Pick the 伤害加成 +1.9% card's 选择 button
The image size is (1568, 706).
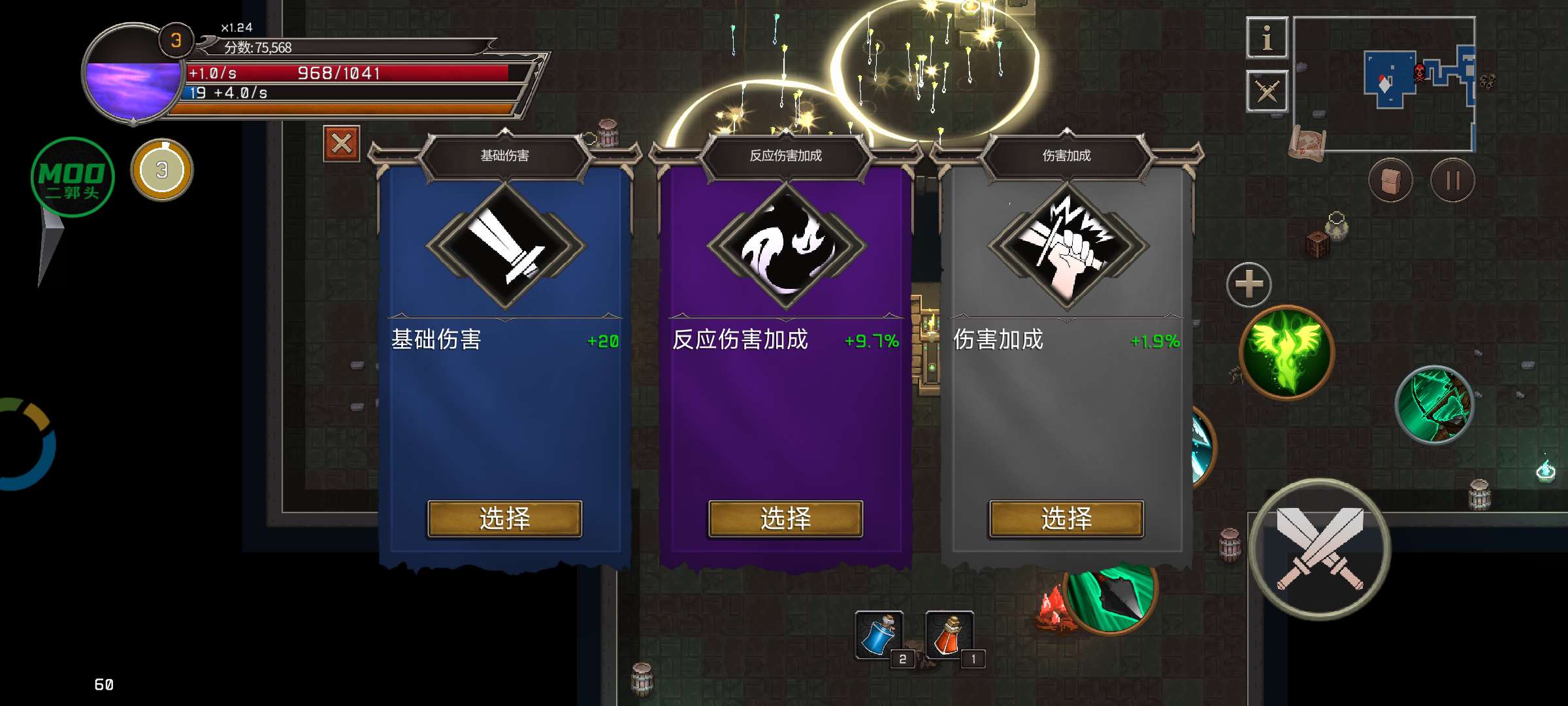(1066, 518)
